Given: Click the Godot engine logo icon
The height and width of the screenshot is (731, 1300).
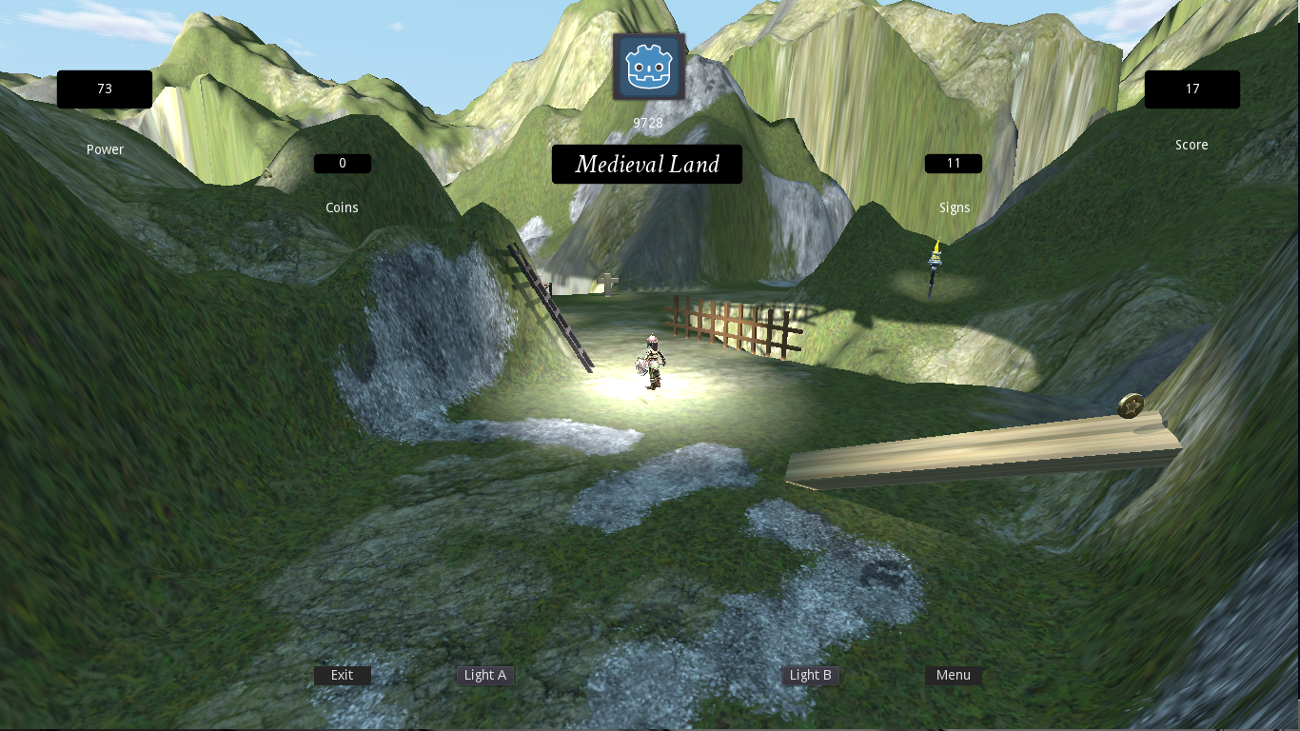Looking at the screenshot, I should (649, 68).
